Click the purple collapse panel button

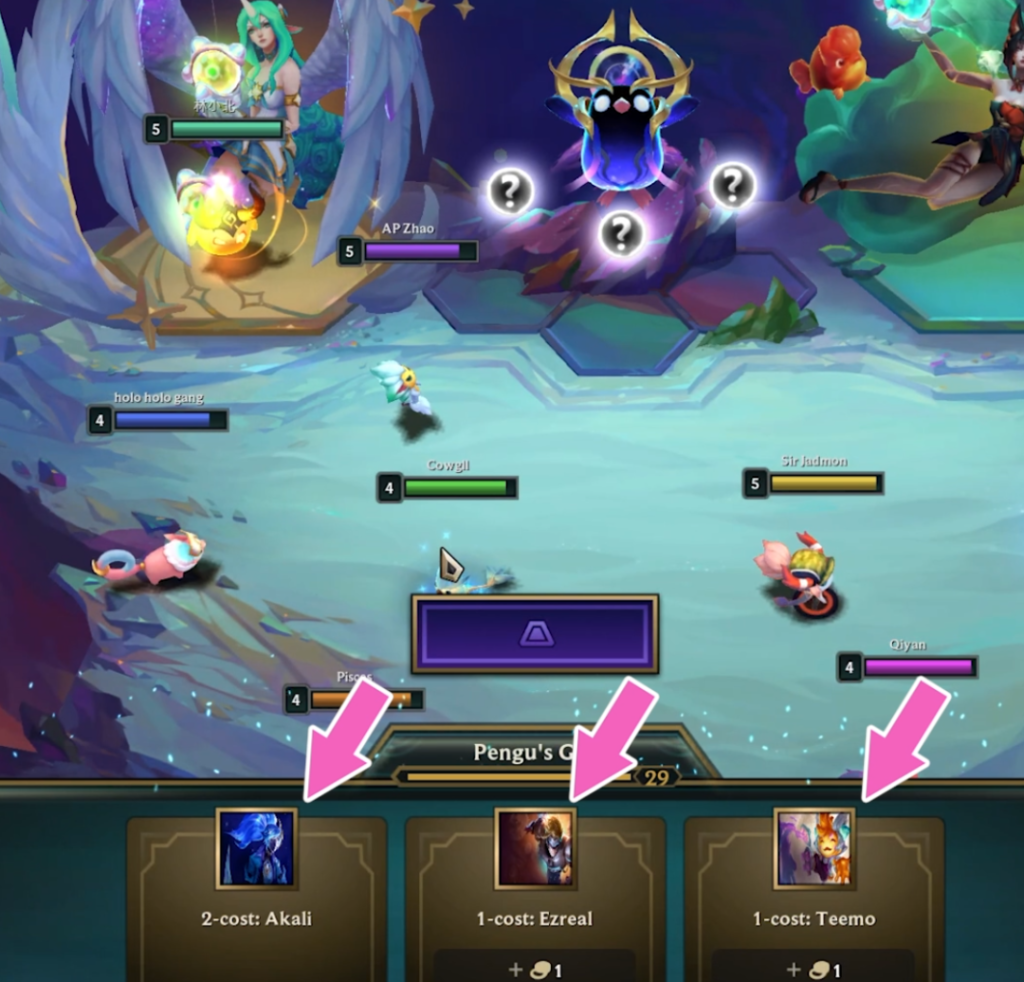coord(535,634)
